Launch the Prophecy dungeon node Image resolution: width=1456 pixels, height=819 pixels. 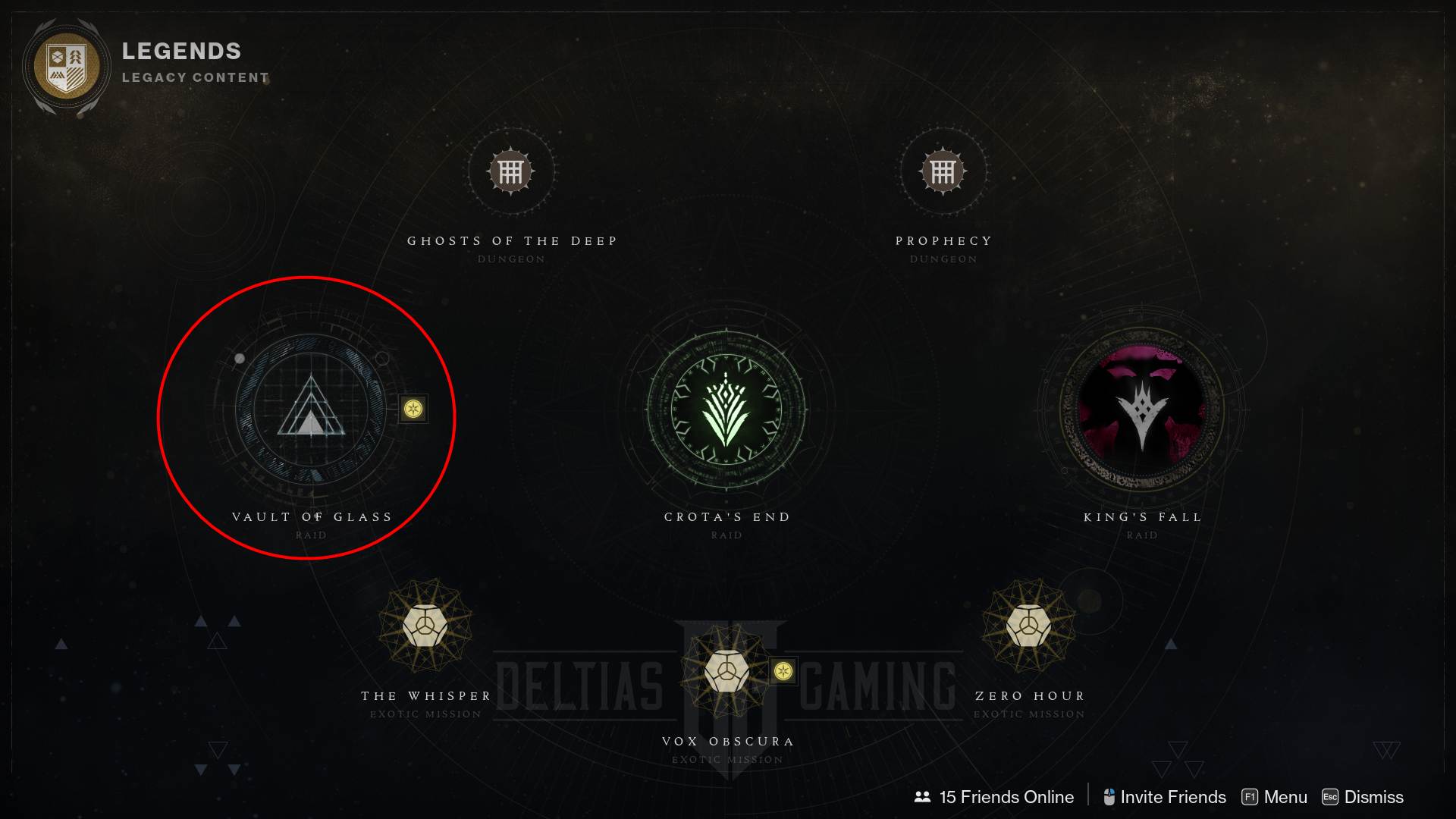coord(943,173)
